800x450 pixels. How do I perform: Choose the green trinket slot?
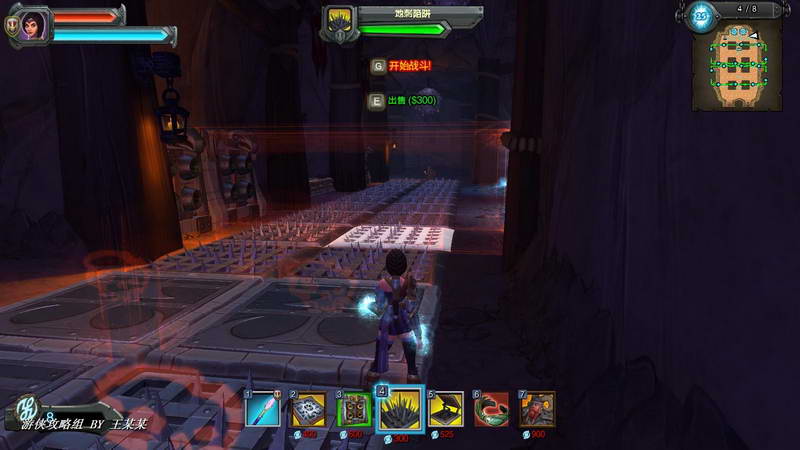[491, 410]
